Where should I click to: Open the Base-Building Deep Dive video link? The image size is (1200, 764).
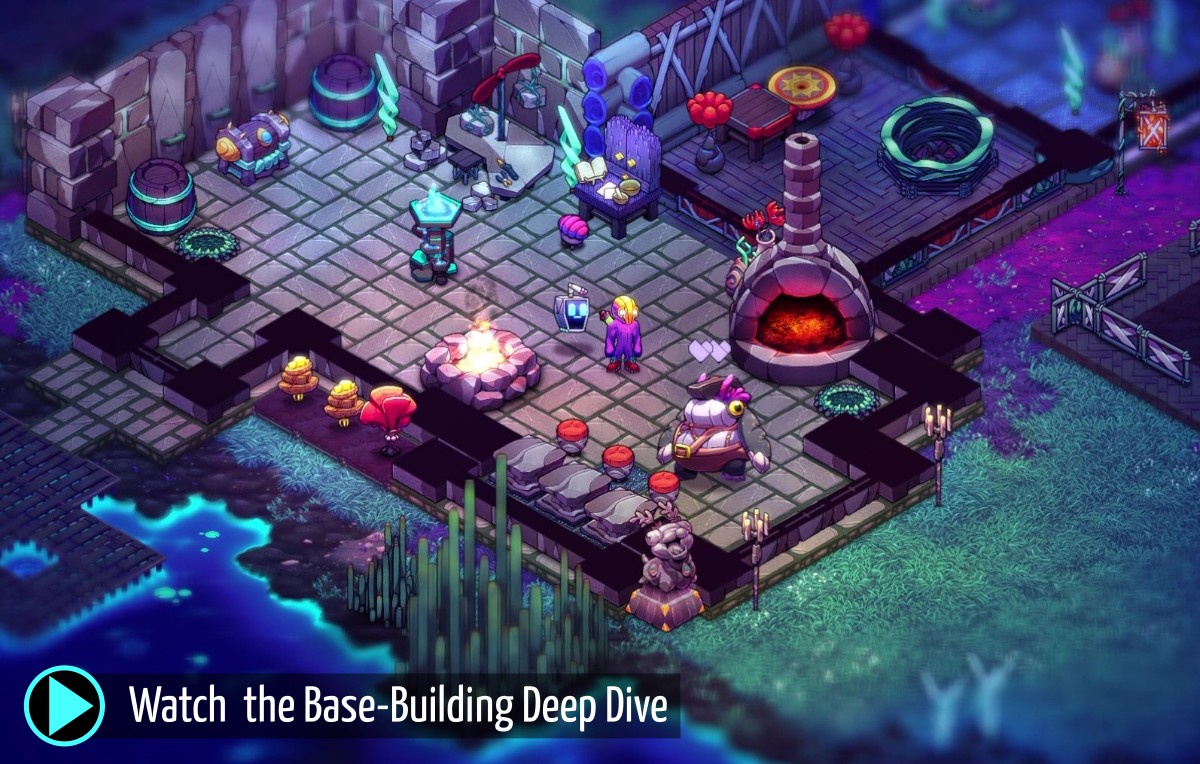coord(398,706)
